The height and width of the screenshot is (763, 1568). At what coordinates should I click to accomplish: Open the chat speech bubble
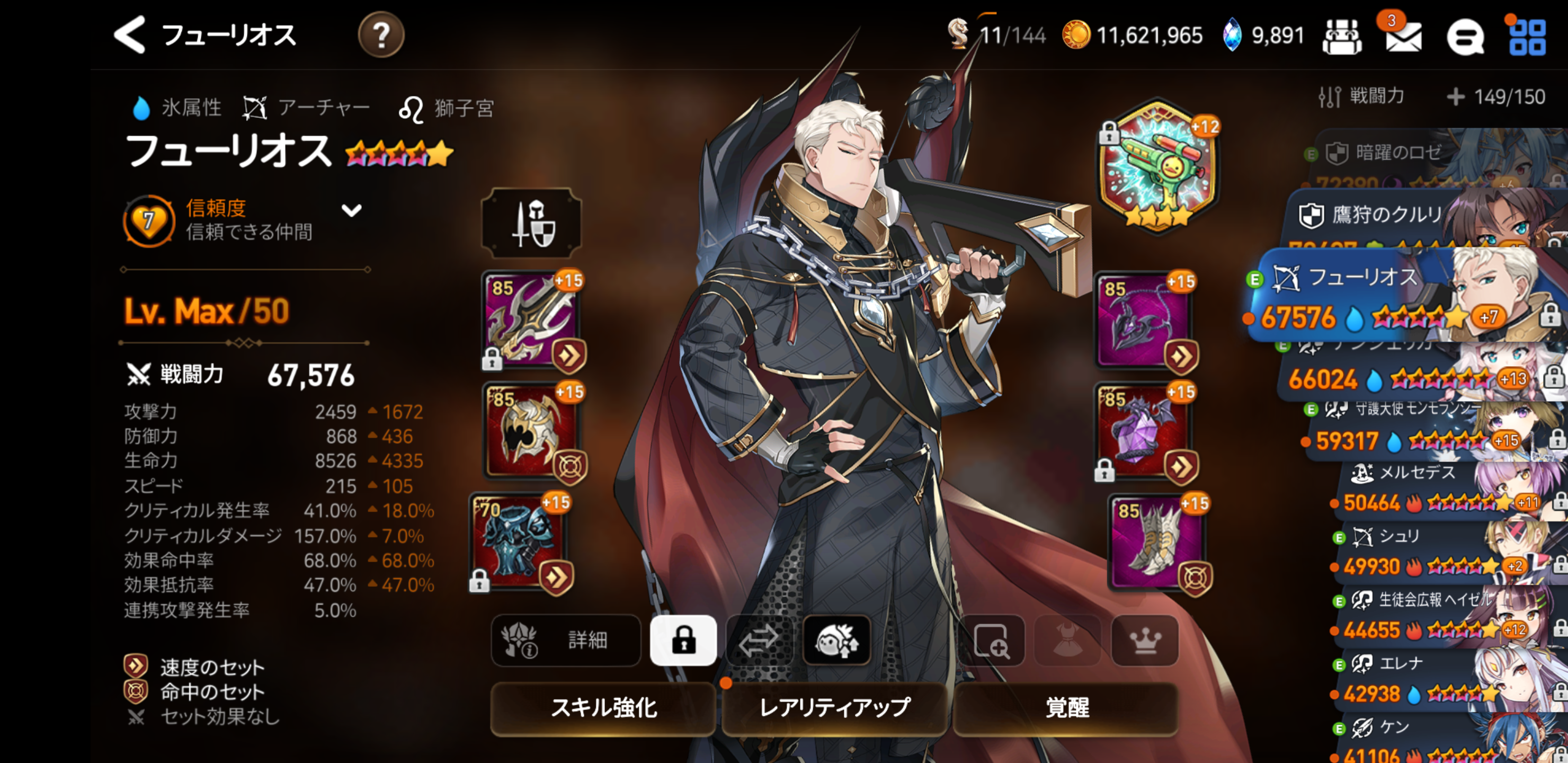point(1465,38)
